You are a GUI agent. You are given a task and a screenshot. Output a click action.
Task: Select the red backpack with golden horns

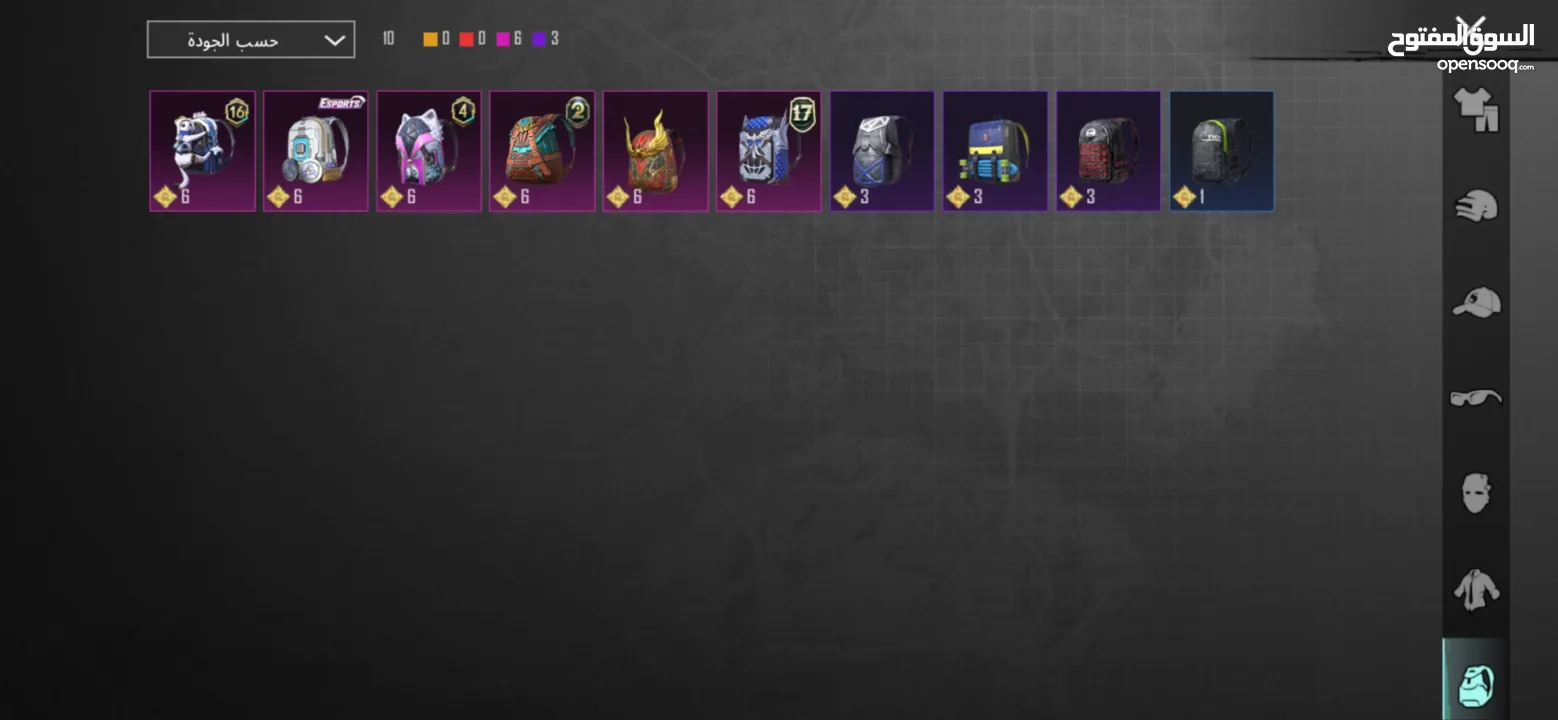pos(655,151)
